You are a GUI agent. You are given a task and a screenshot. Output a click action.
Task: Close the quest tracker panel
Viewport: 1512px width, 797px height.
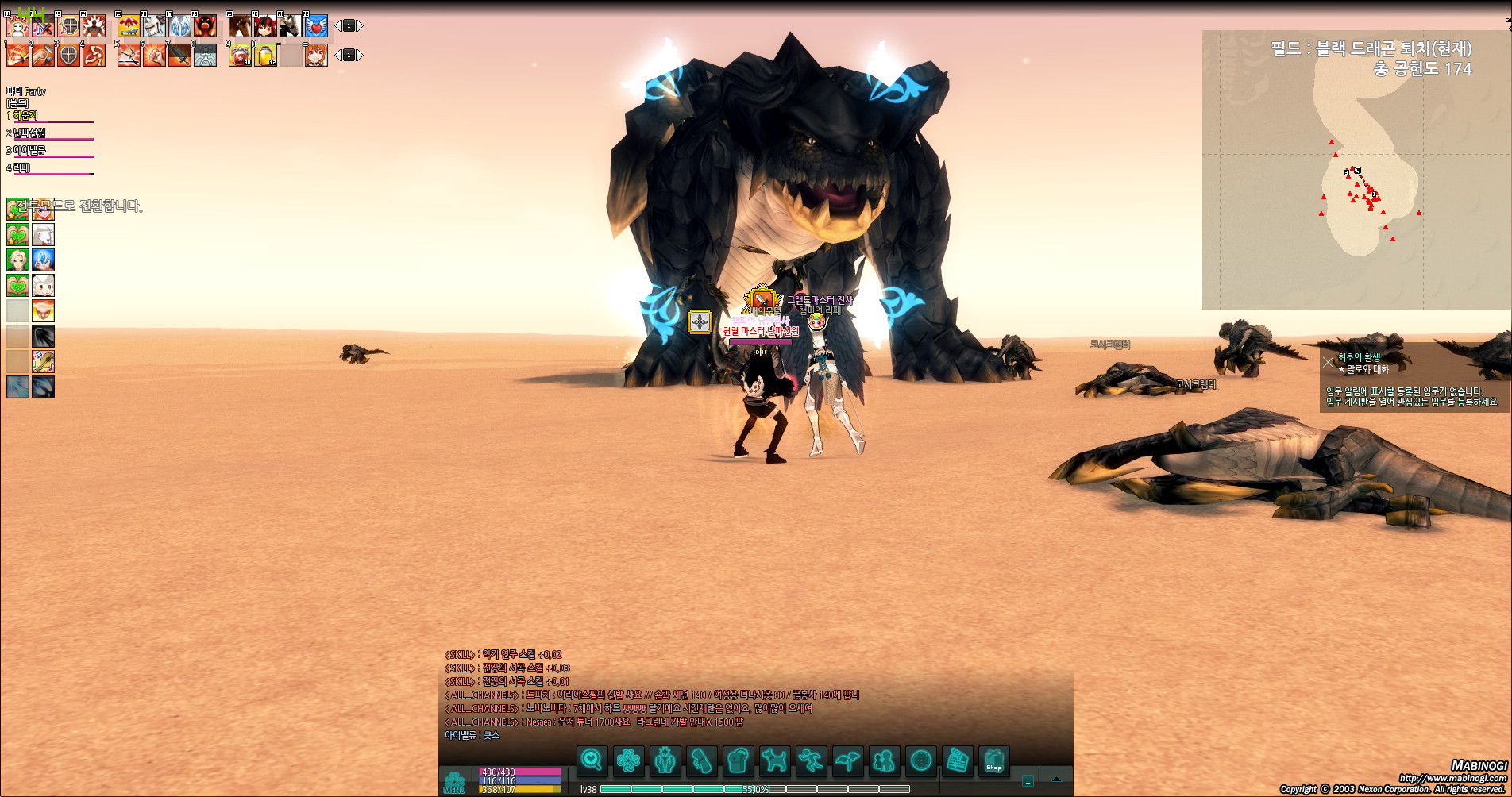(x=1329, y=363)
